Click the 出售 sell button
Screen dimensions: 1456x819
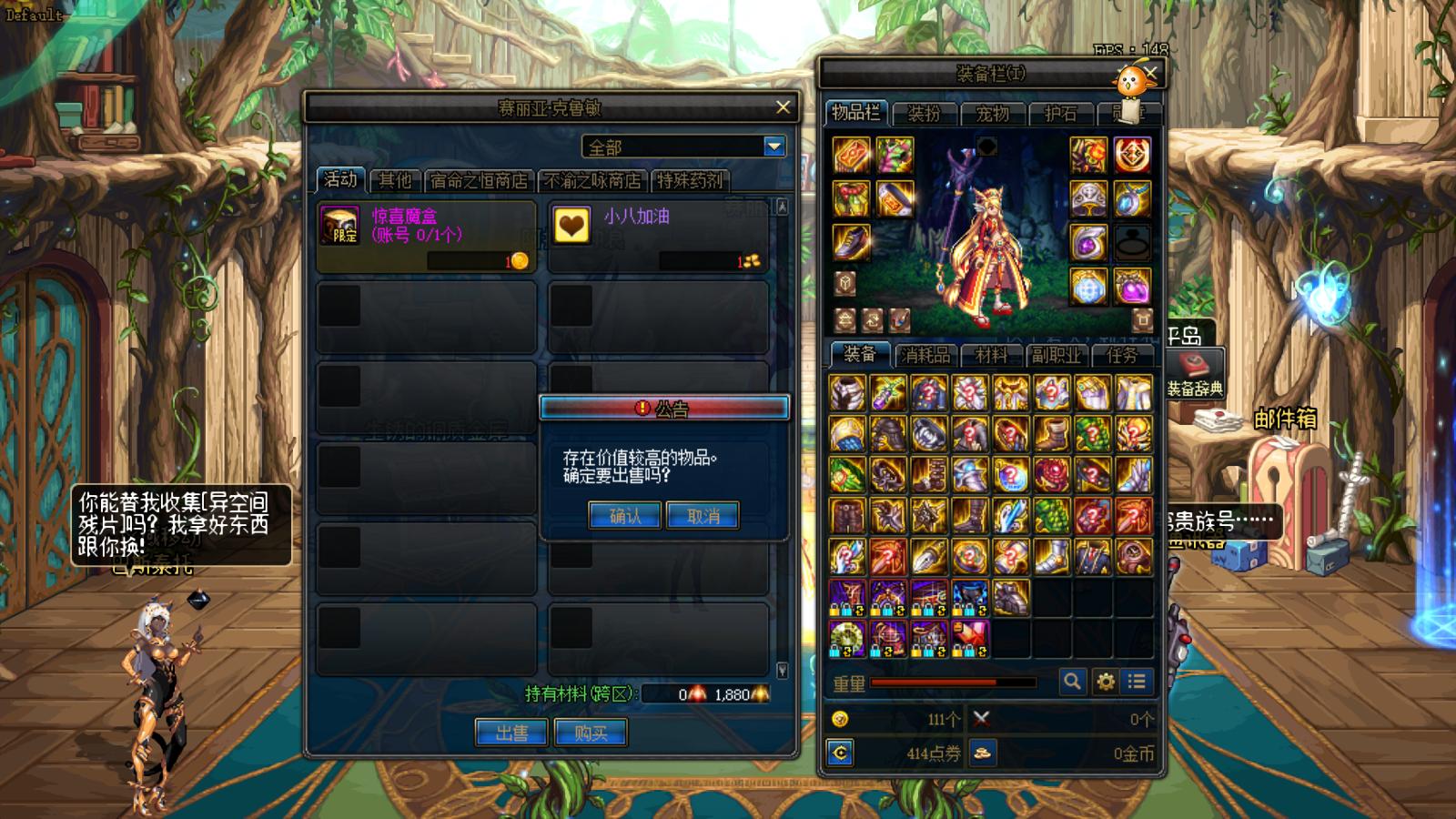pos(511,733)
